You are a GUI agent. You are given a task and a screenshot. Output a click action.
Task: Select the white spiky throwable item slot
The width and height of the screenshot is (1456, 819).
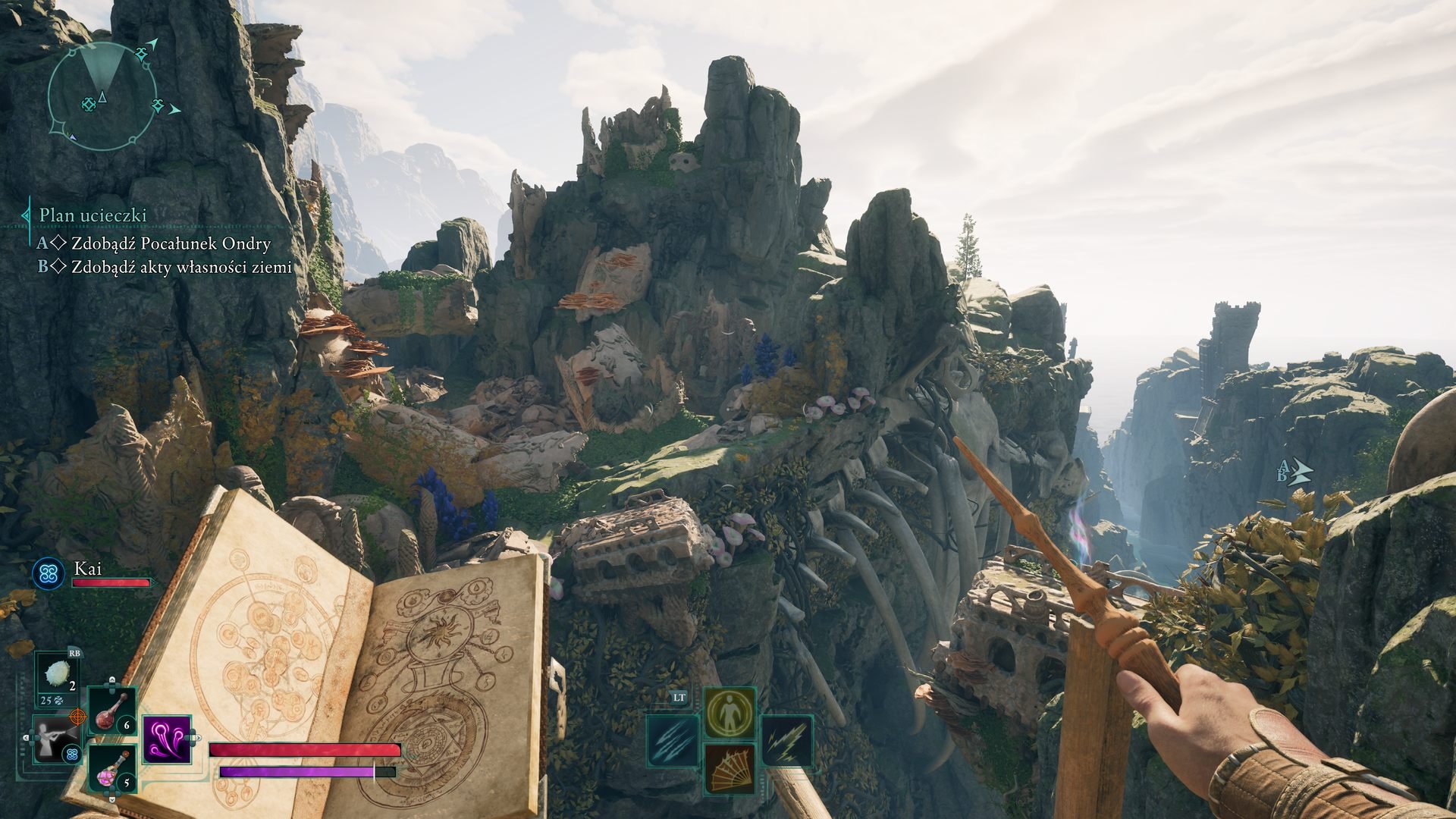coord(56,676)
